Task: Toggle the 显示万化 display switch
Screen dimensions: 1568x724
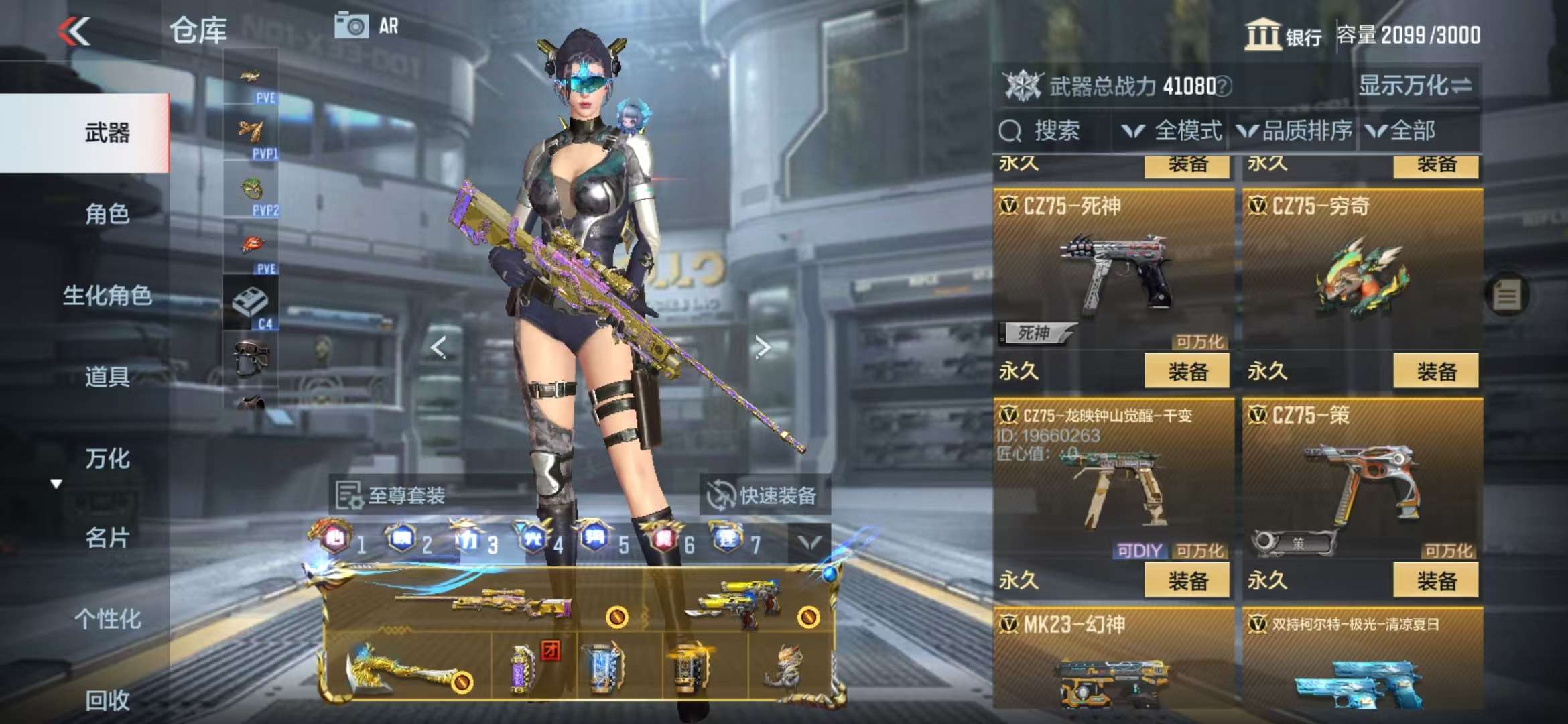Action: point(1415,85)
